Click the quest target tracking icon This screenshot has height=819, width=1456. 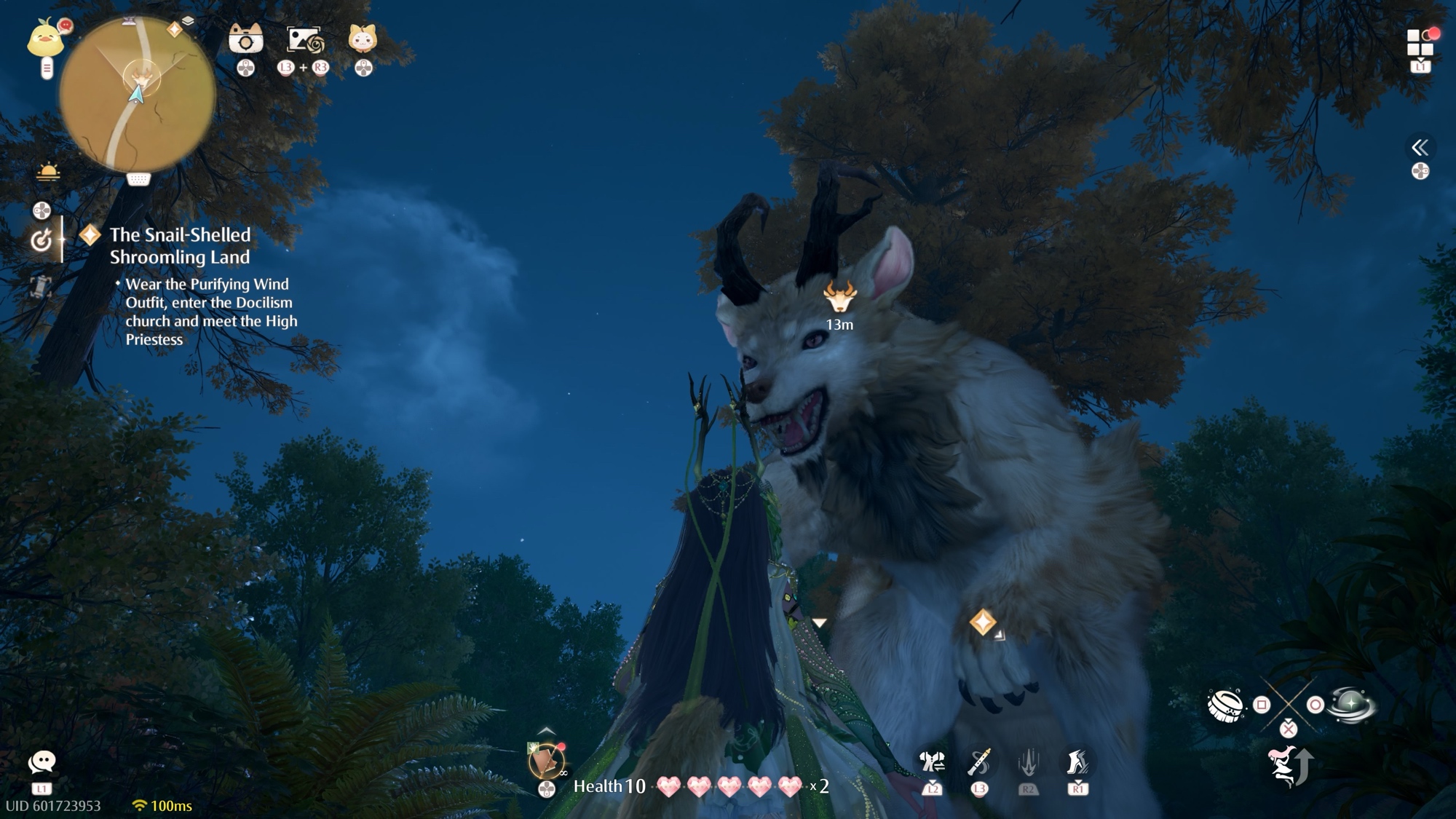[x=41, y=240]
